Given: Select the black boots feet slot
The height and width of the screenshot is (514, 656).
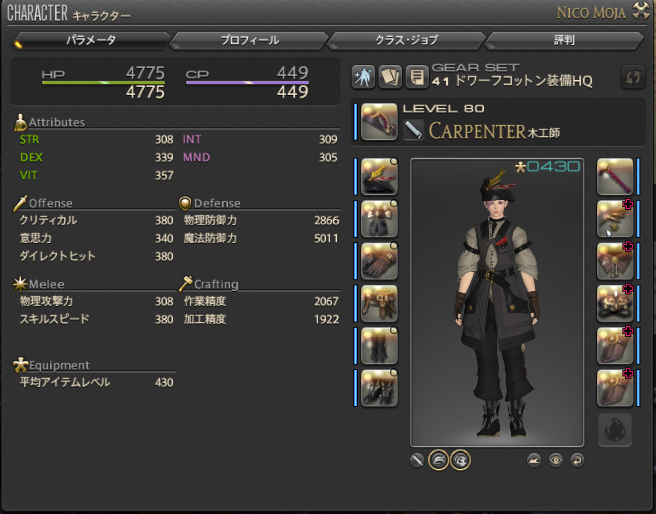Looking at the screenshot, I should point(379,388).
